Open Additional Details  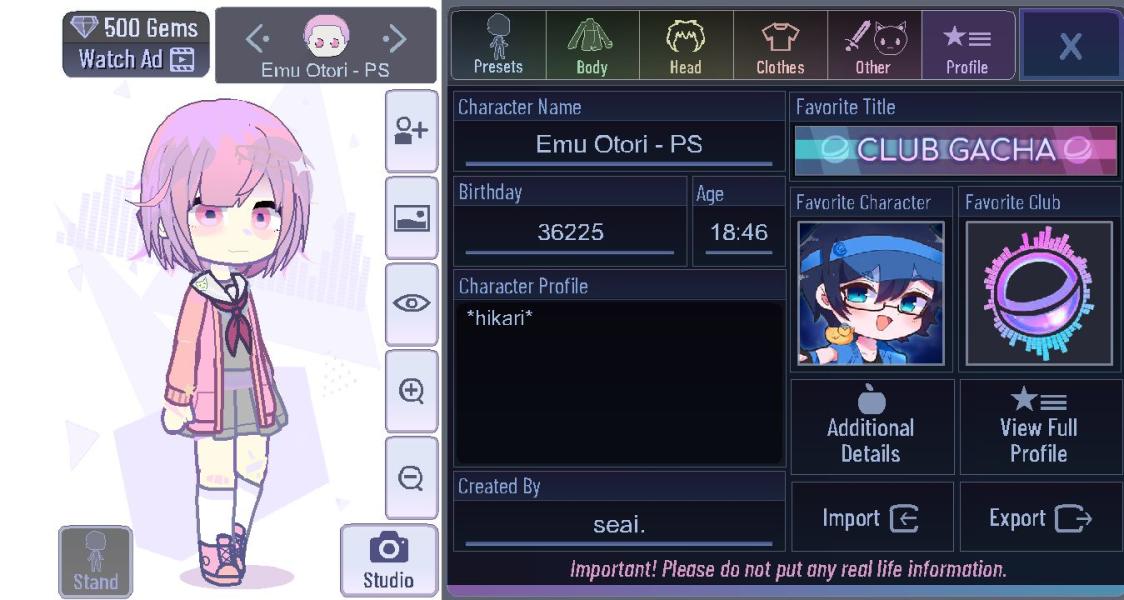[x=871, y=427]
